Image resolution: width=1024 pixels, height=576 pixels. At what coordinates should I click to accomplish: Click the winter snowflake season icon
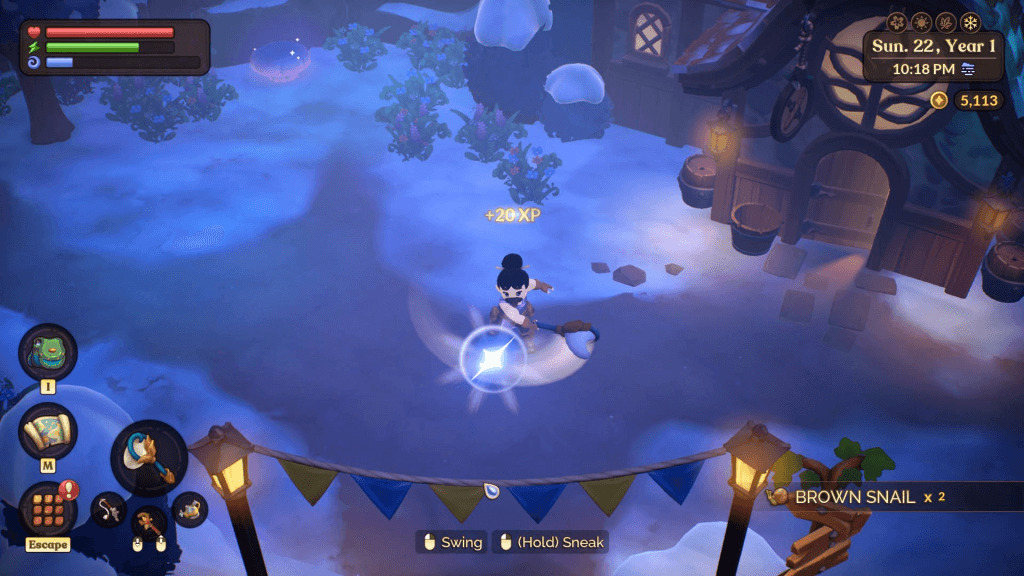click(x=970, y=22)
